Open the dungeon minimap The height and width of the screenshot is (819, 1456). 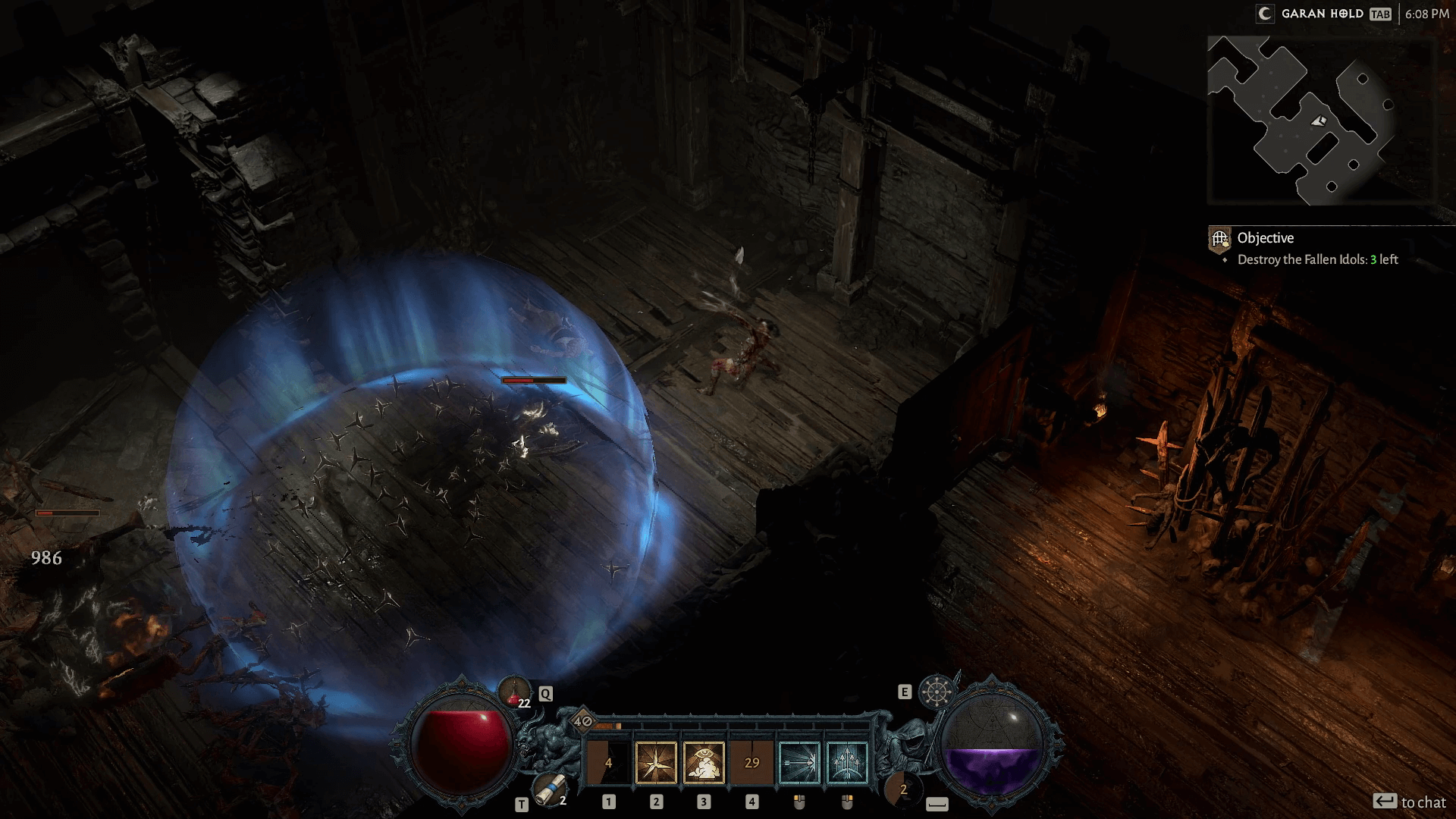tap(1319, 121)
